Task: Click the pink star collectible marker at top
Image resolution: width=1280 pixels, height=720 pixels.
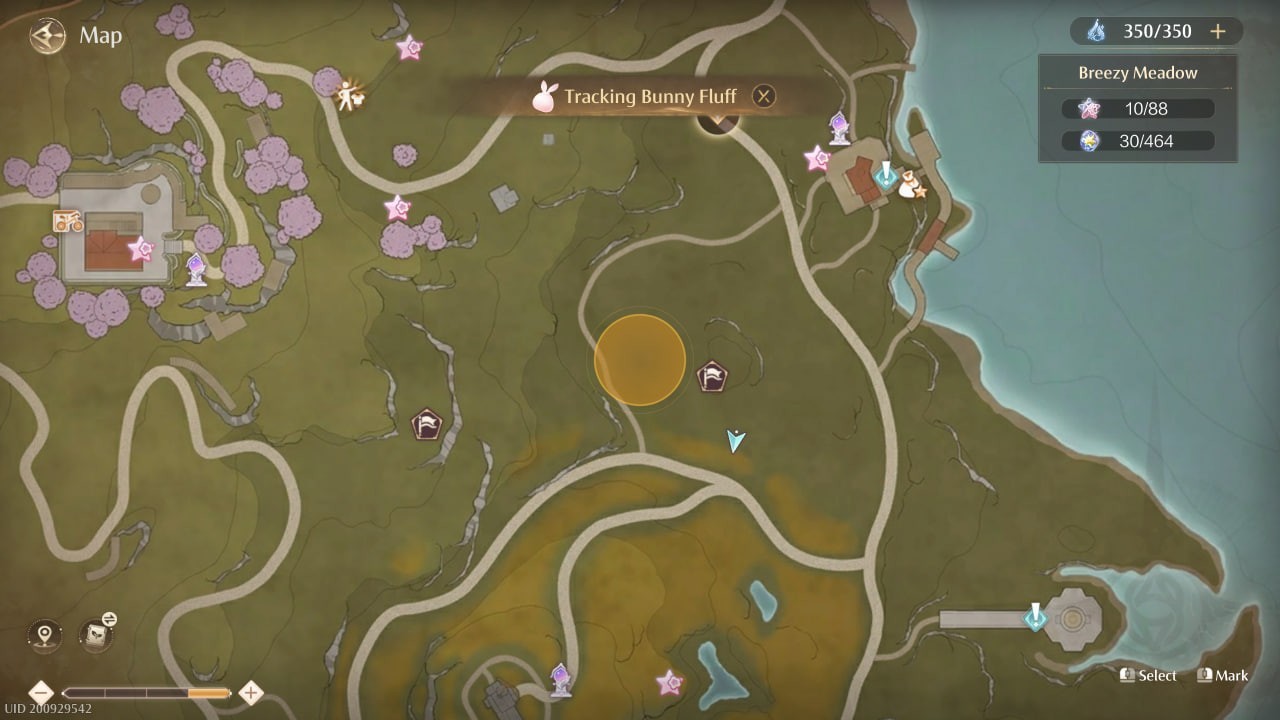Action: pyautogui.click(x=410, y=46)
